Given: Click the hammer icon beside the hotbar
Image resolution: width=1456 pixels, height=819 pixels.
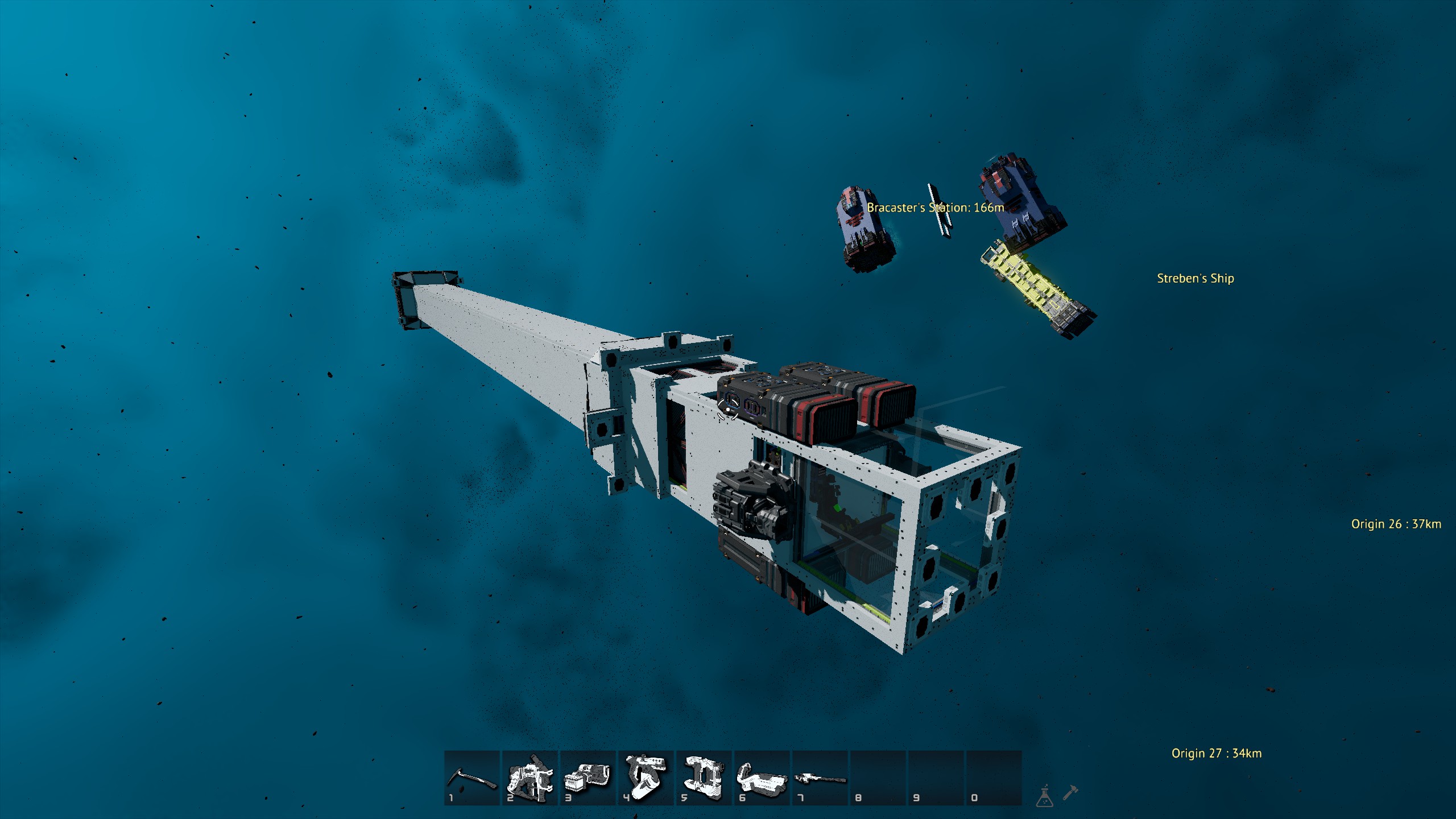Looking at the screenshot, I should pyautogui.click(x=1070, y=792).
